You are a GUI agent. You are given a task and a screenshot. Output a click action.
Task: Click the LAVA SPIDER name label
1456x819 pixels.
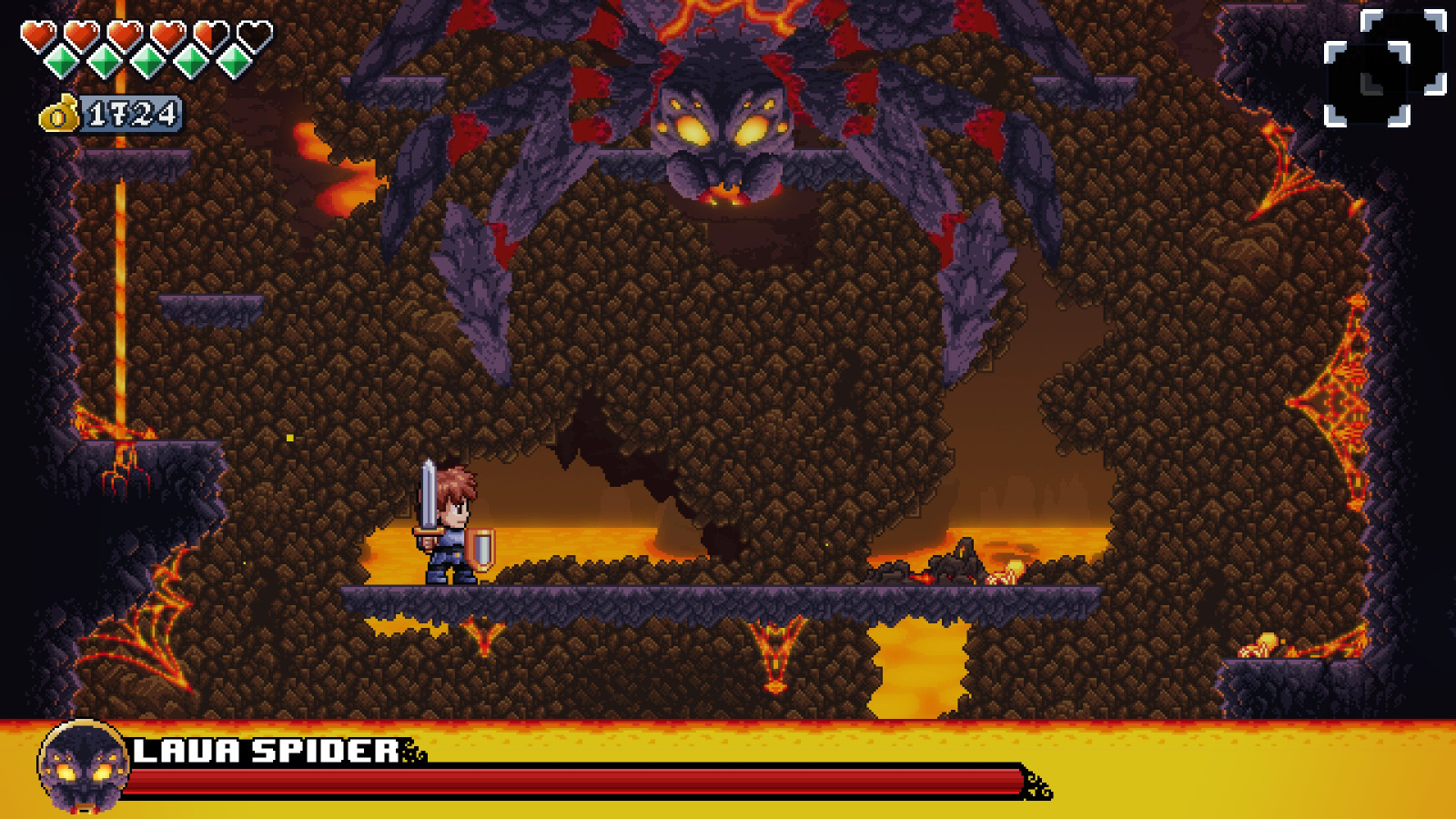pos(264,751)
